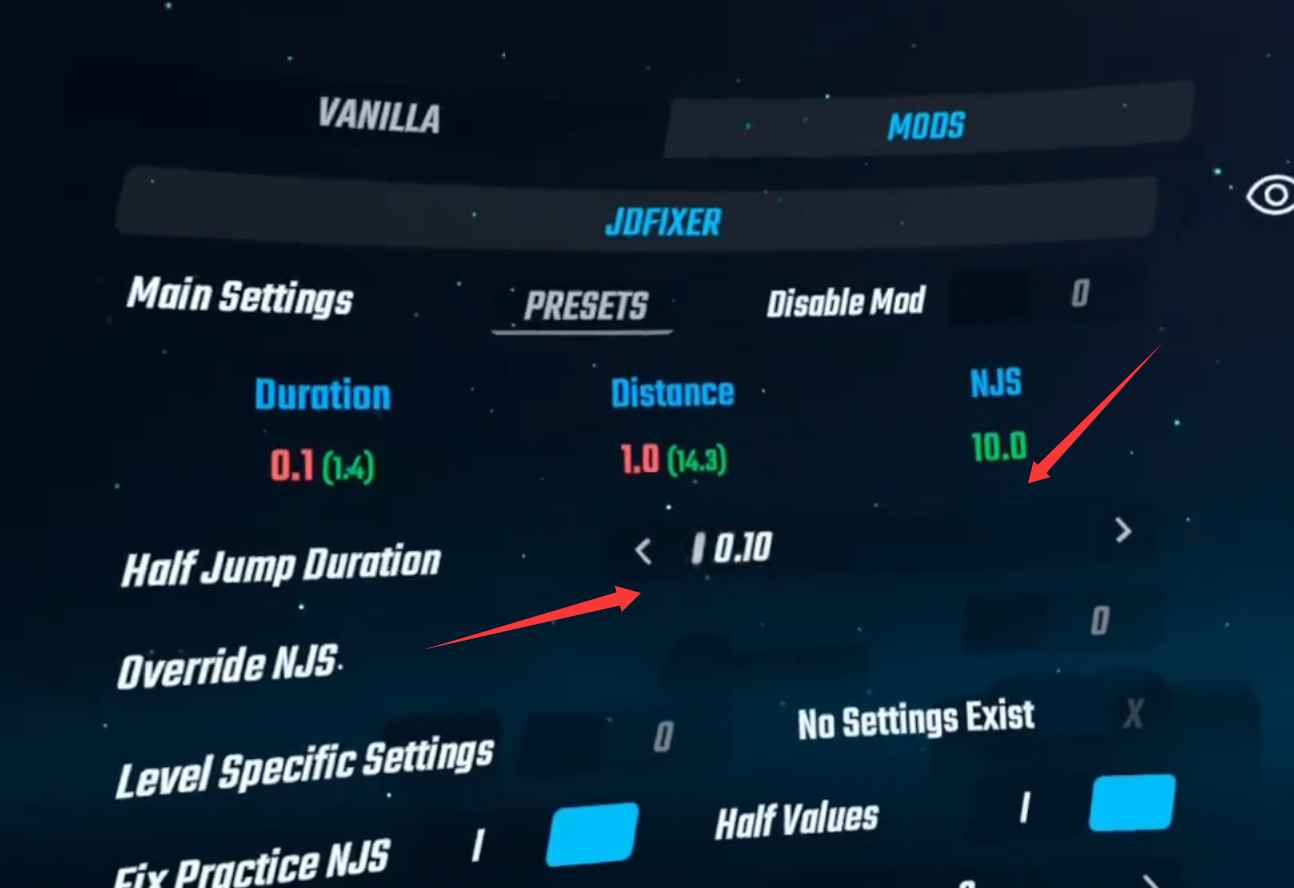This screenshot has height=888, width=1294.
Task: Select the NJS mode
Action: point(995,380)
